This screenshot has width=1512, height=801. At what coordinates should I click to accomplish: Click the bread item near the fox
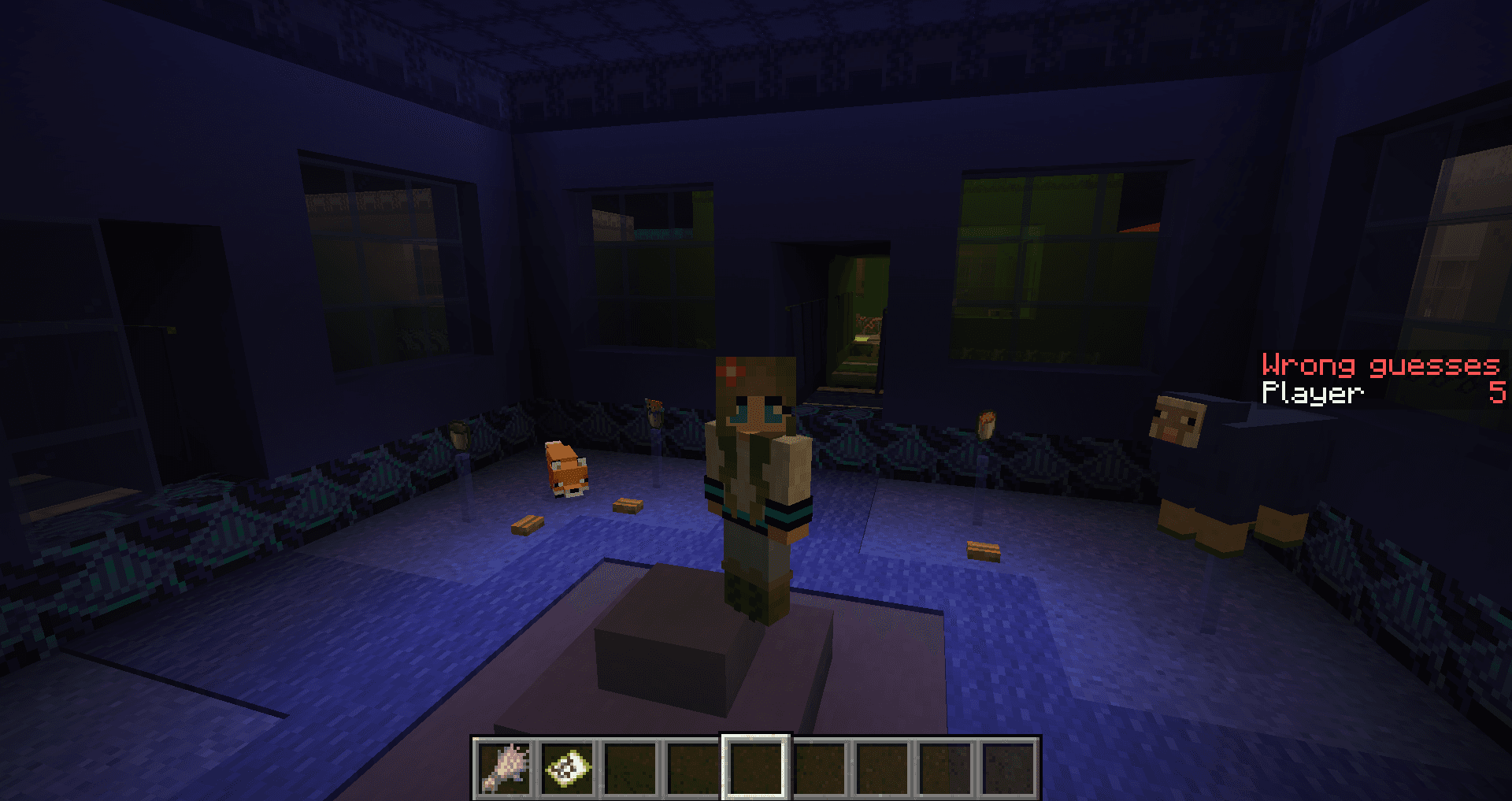click(x=628, y=505)
